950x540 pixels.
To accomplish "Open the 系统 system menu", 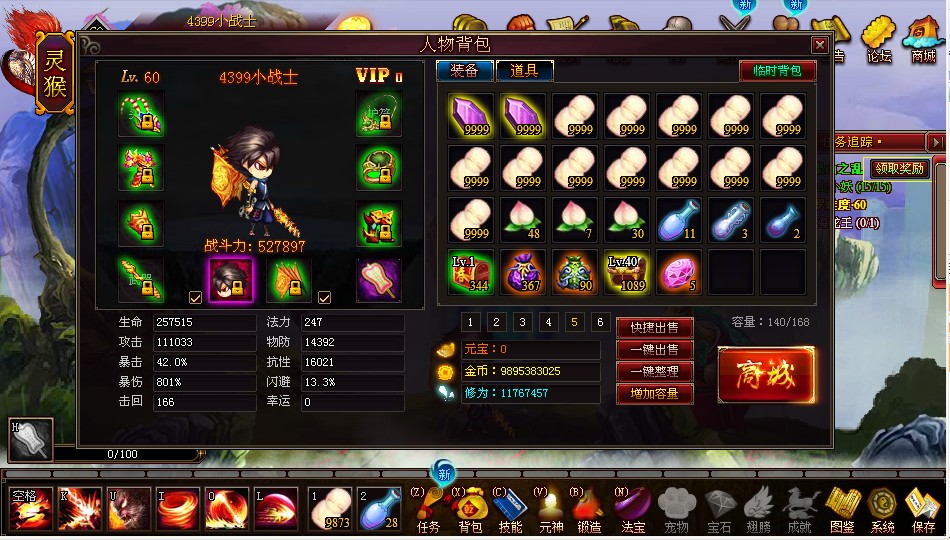I will pyautogui.click(x=882, y=510).
